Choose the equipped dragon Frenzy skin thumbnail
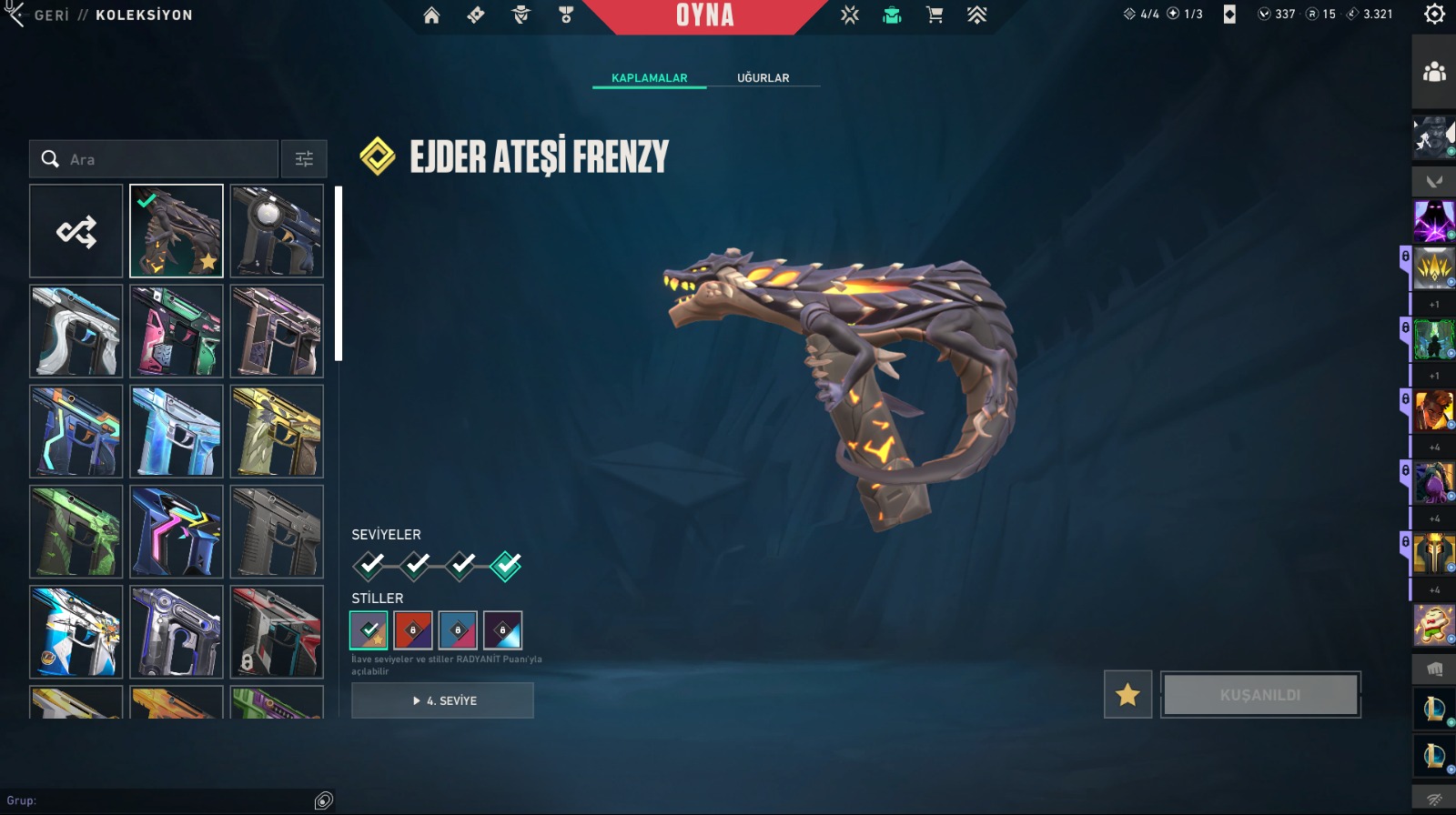This screenshot has width=1456, height=815. pos(177,231)
